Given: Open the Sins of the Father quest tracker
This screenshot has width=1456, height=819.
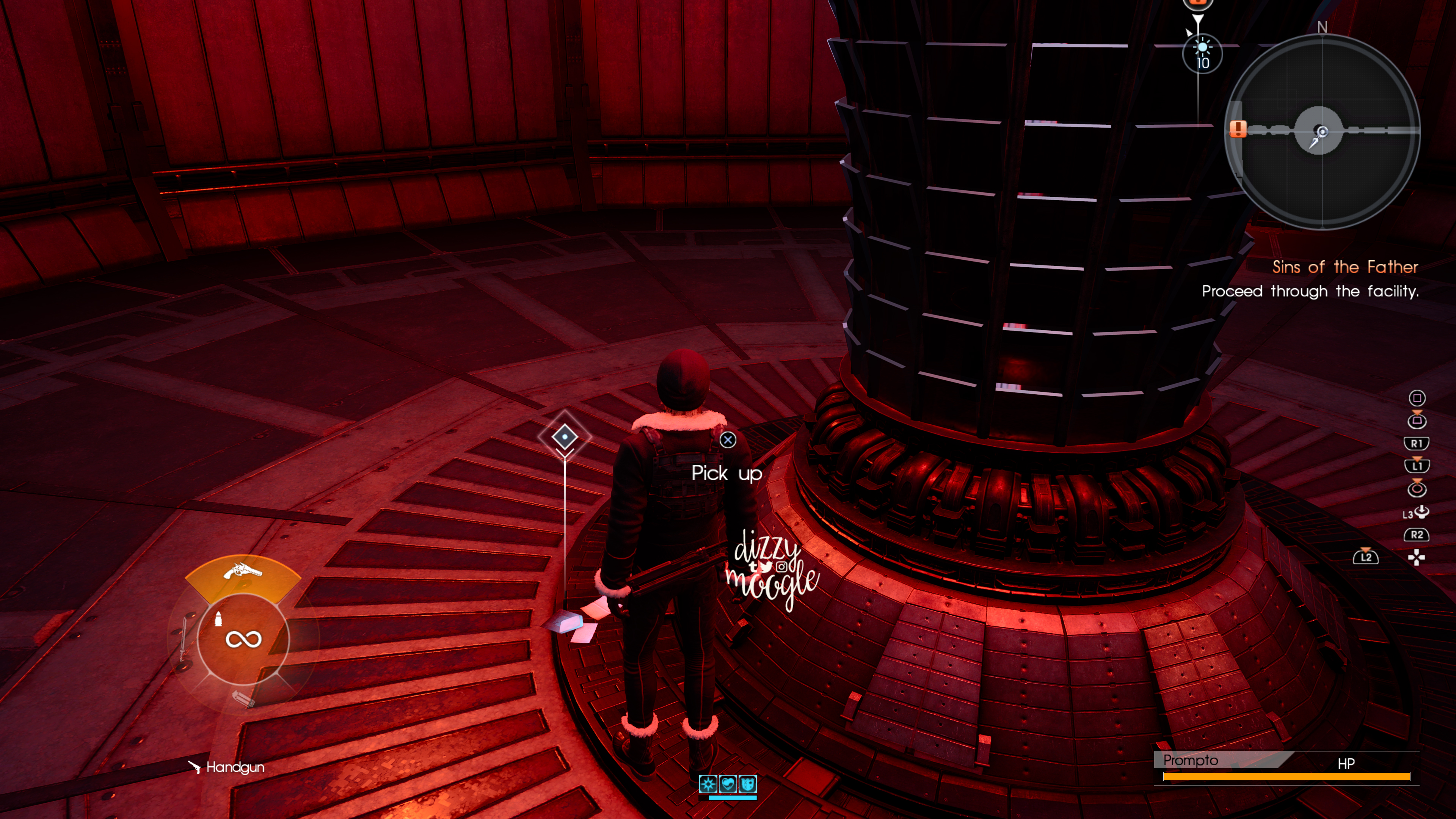Looking at the screenshot, I should (x=1345, y=267).
